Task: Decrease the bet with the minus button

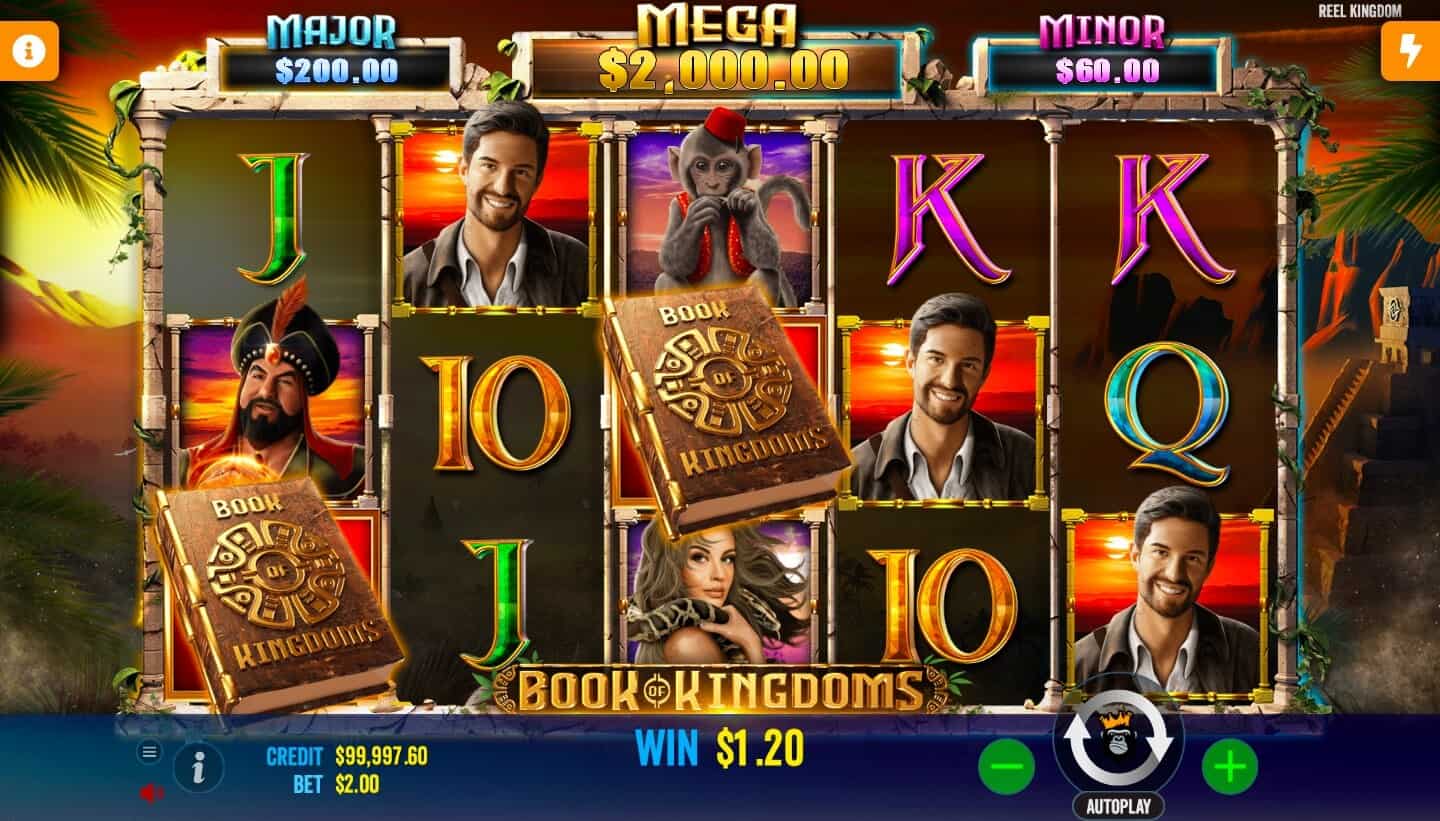Action: click(x=1006, y=767)
